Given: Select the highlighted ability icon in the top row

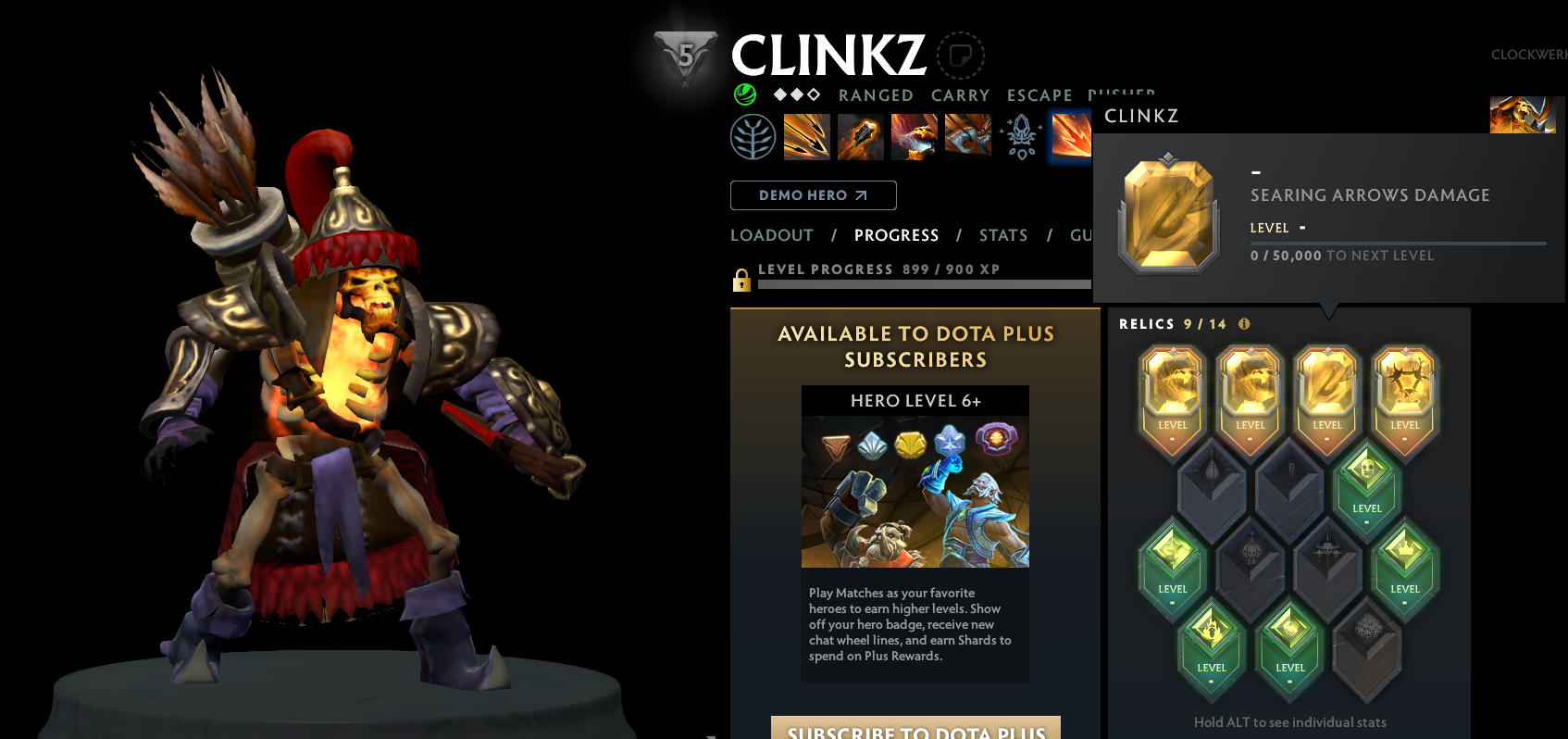Looking at the screenshot, I should pyautogui.click(x=1071, y=137).
